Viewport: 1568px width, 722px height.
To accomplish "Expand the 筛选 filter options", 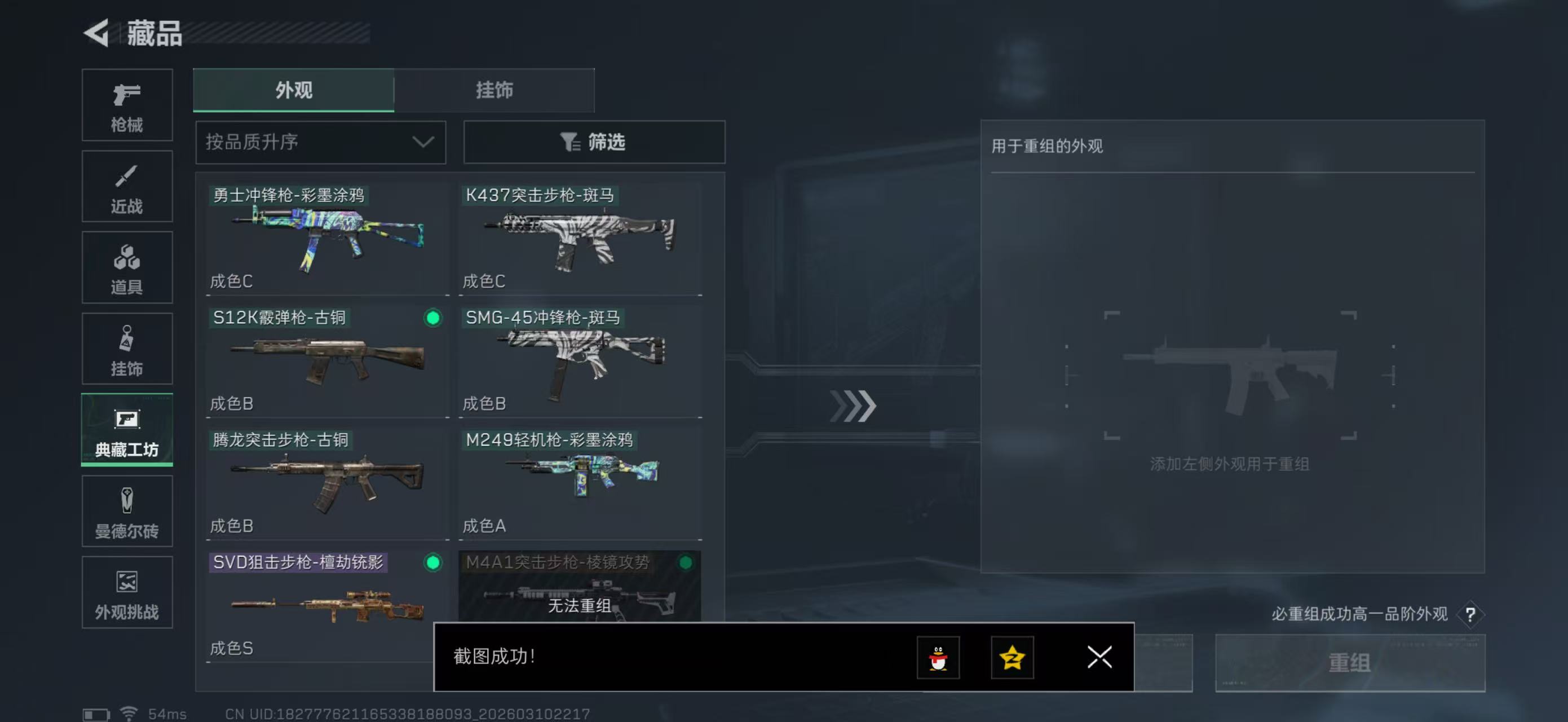I will click(x=594, y=142).
